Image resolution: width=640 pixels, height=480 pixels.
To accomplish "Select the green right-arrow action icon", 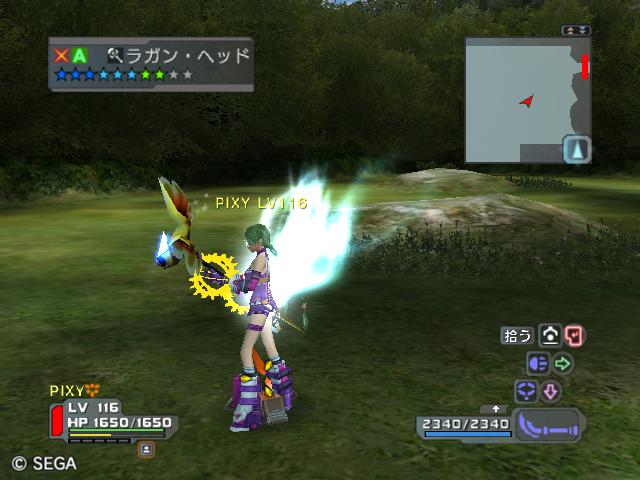I will (563, 363).
